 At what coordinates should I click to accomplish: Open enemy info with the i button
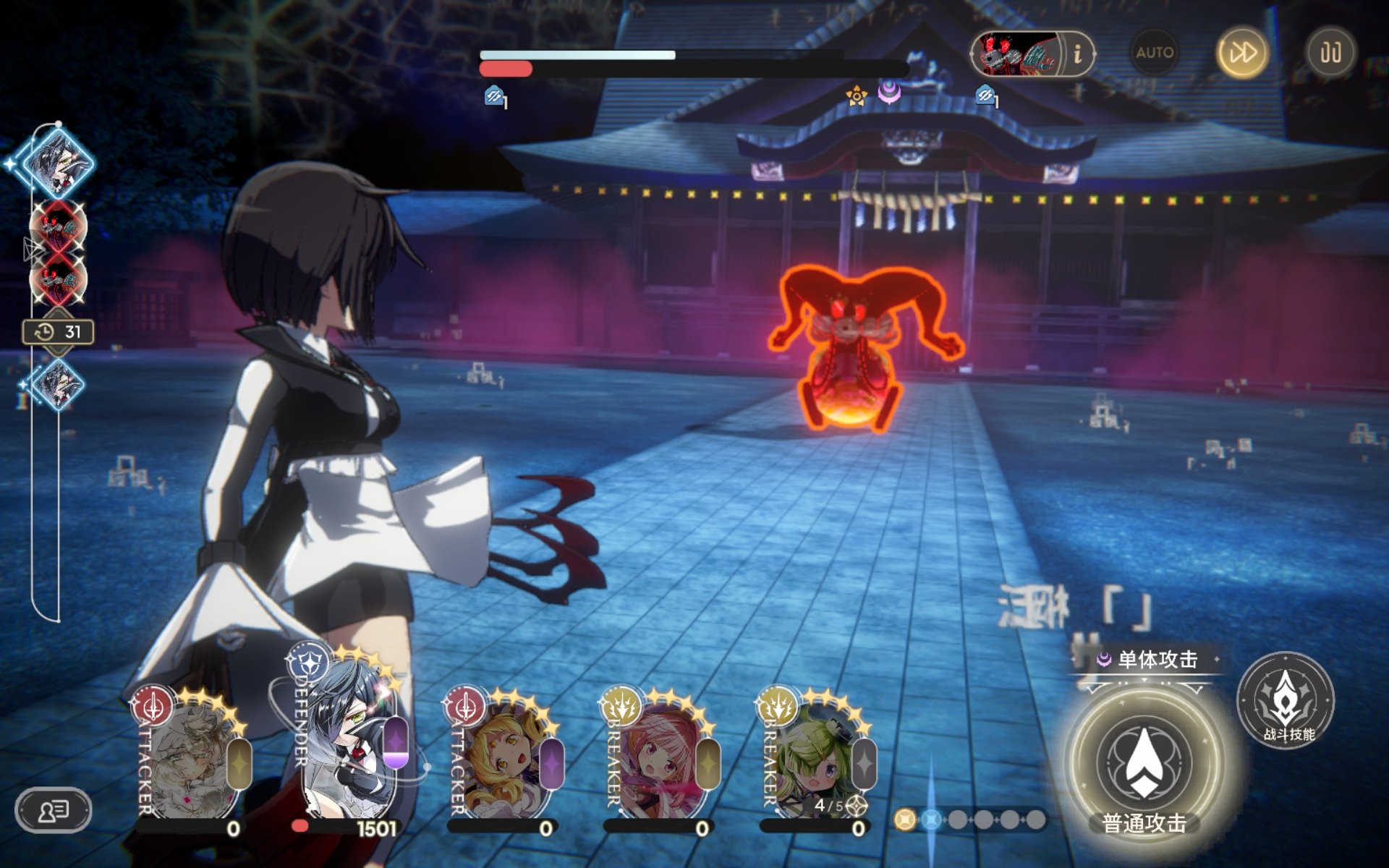pyautogui.click(x=1077, y=54)
